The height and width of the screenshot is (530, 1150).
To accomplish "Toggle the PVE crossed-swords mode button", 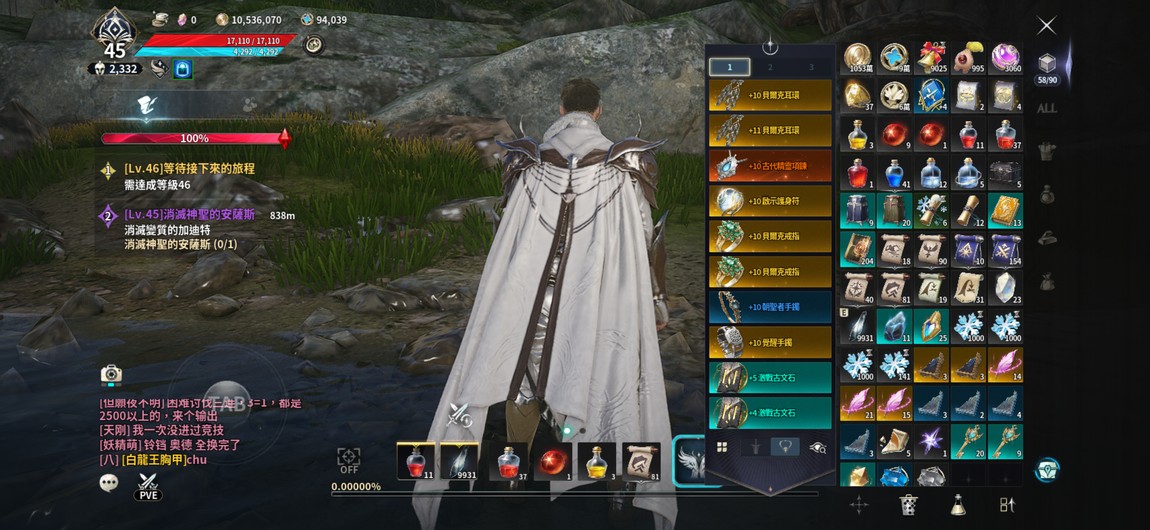I will tap(148, 485).
